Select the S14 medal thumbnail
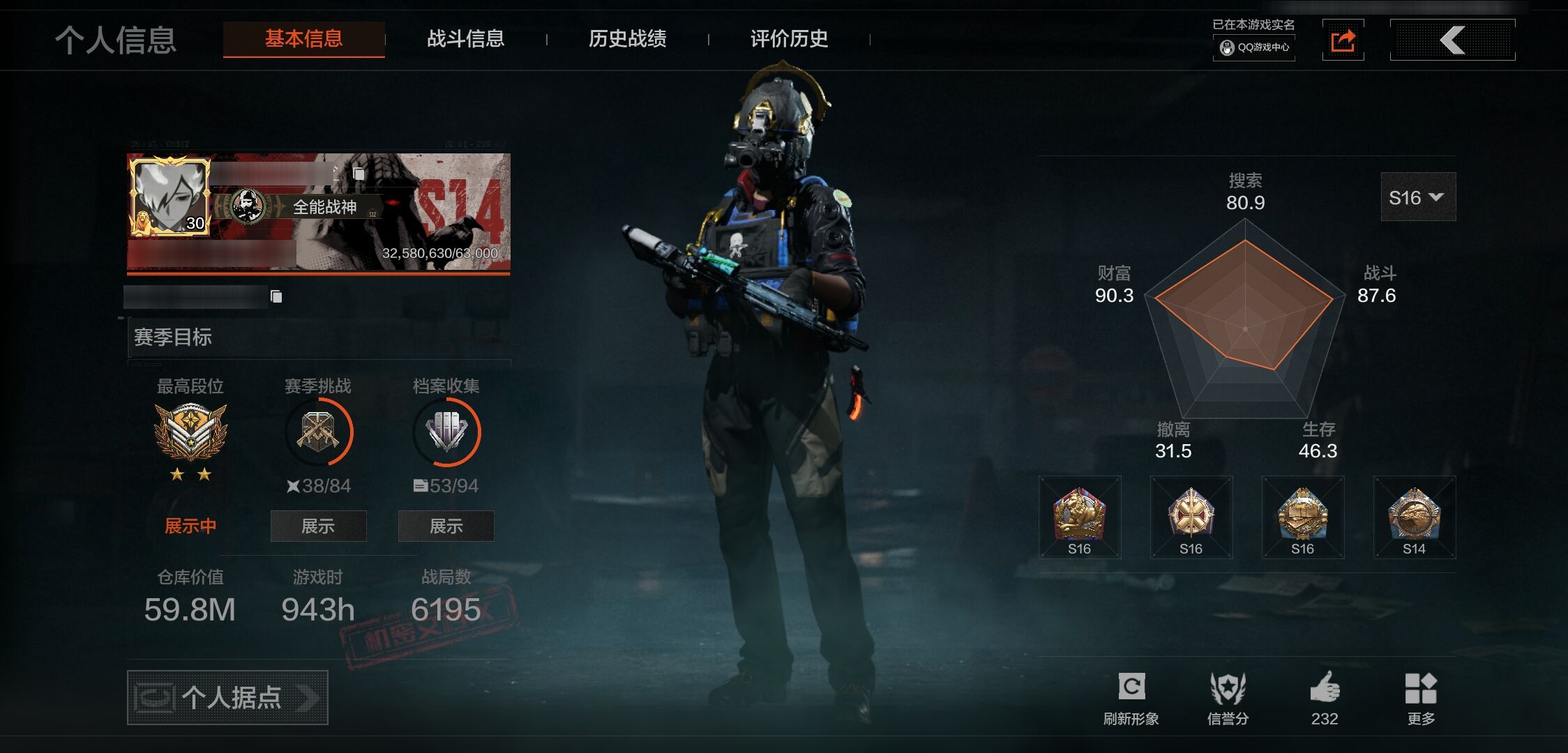The width and height of the screenshot is (1568, 753). pyautogui.click(x=1414, y=517)
